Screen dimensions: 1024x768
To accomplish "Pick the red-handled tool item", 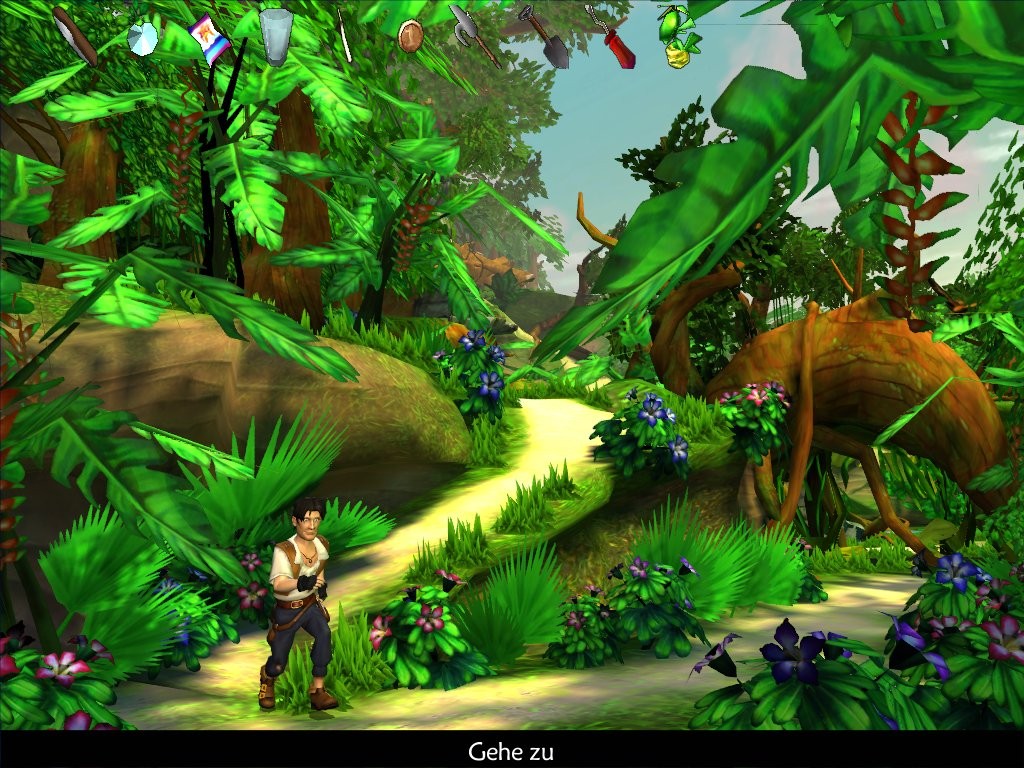I will click(612, 38).
